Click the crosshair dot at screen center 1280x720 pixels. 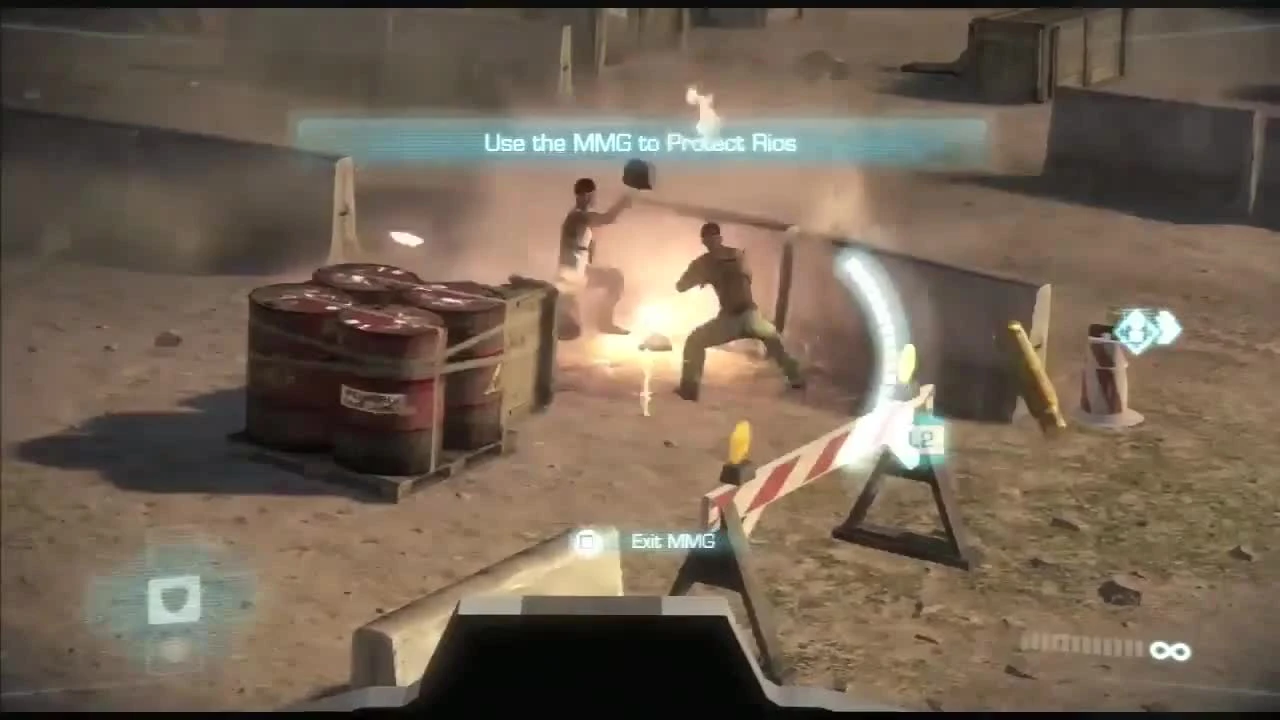(x=640, y=360)
